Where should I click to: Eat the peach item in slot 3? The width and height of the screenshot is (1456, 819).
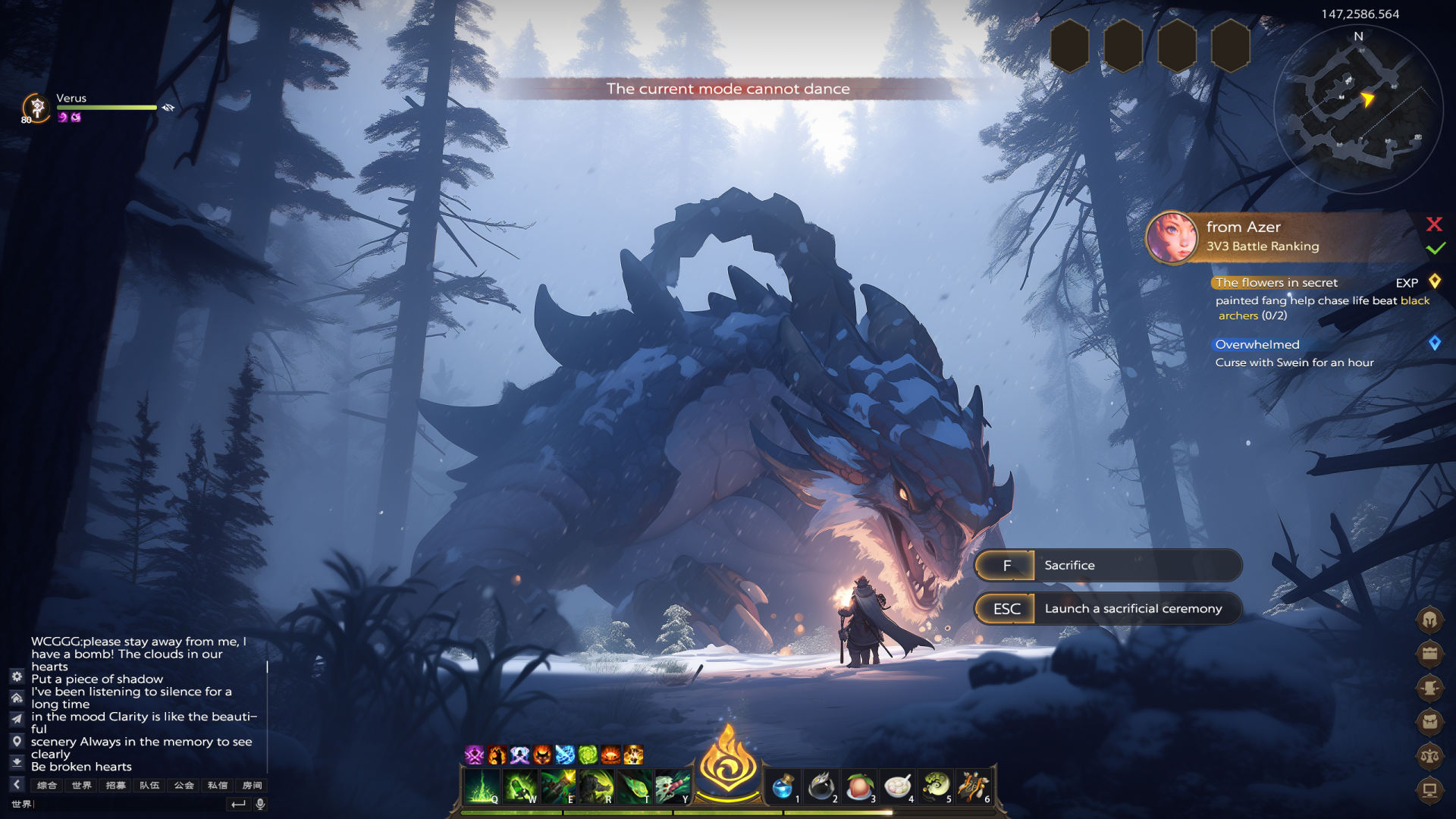(x=858, y=786)
